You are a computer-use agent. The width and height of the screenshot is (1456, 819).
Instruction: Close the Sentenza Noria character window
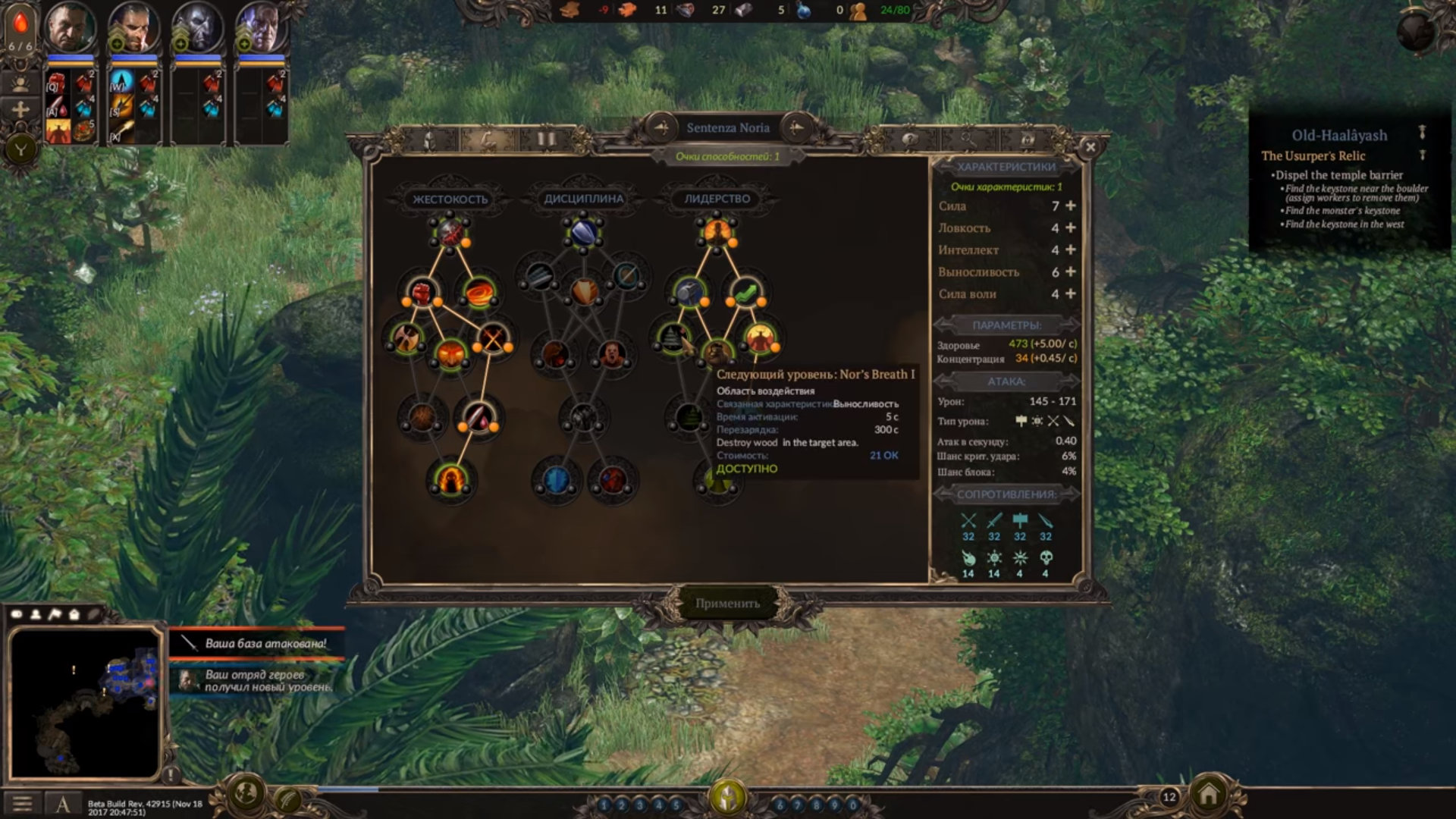[x=1090, y=147]
